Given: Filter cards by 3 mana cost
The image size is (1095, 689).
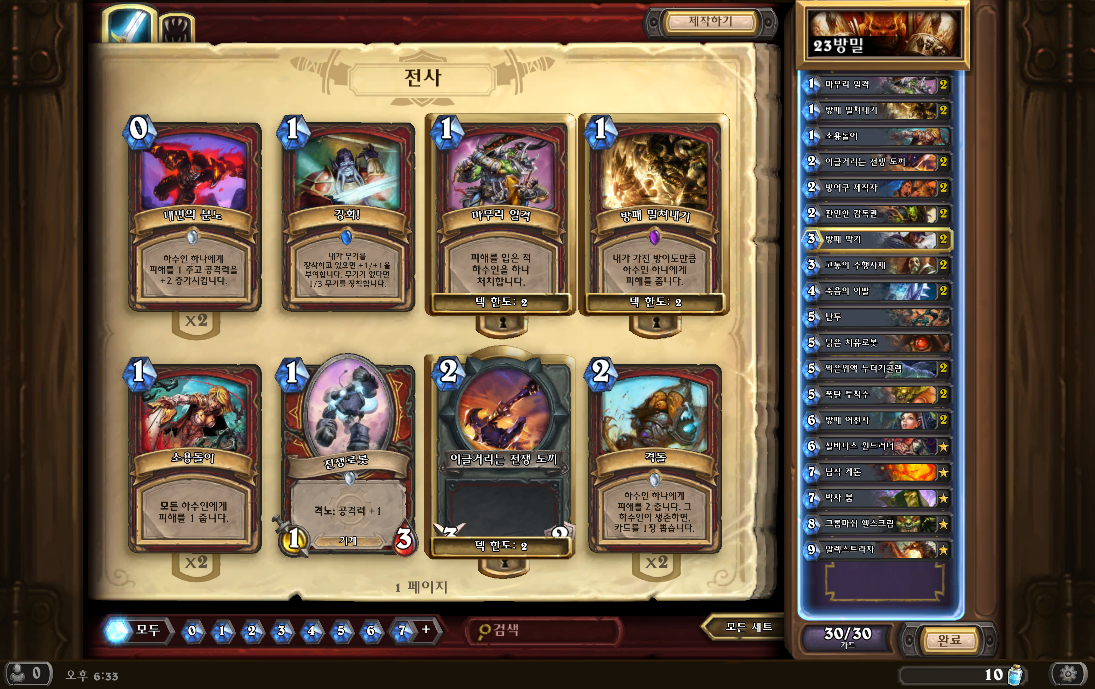Looking at the screenshot, I should [x=283, y=631].
